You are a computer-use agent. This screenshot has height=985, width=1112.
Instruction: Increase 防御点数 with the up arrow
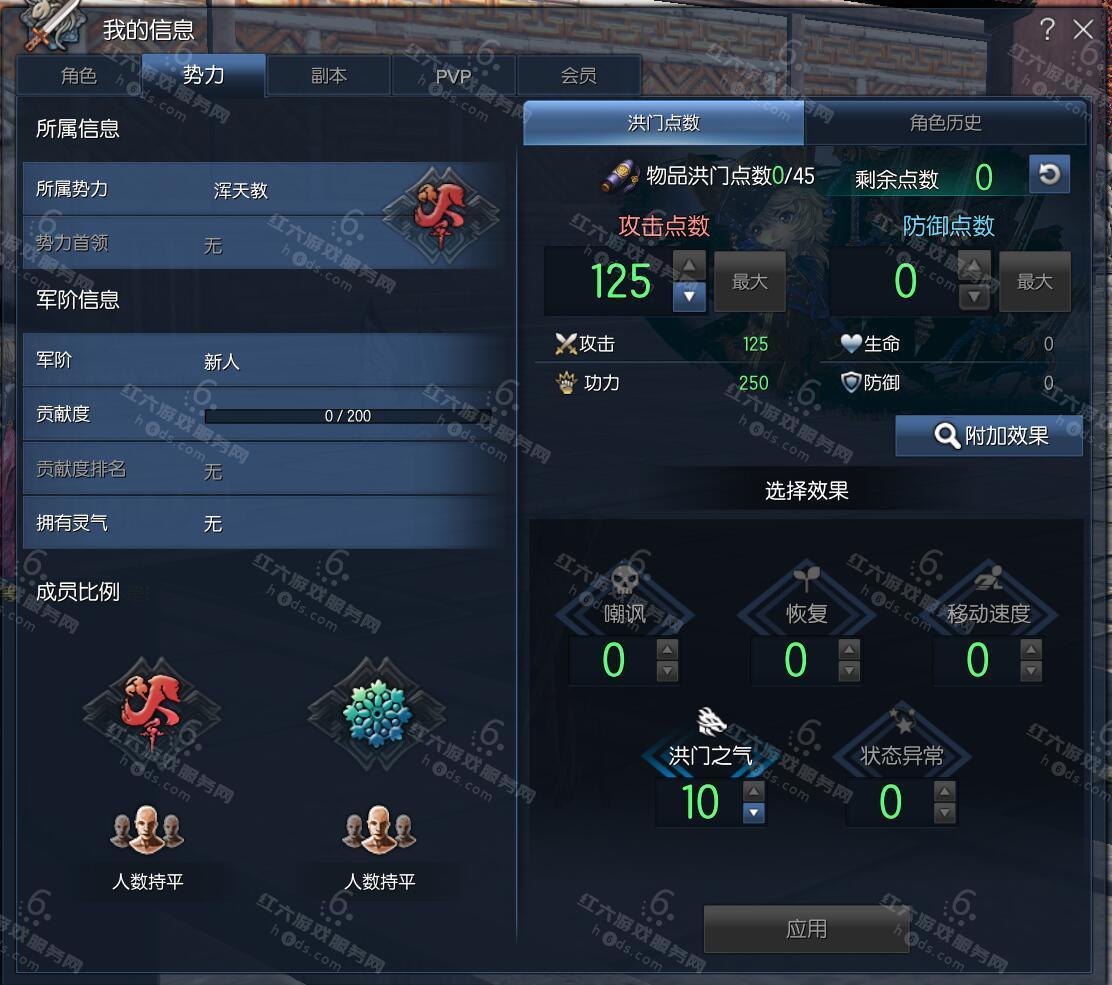tap(974, 266)
